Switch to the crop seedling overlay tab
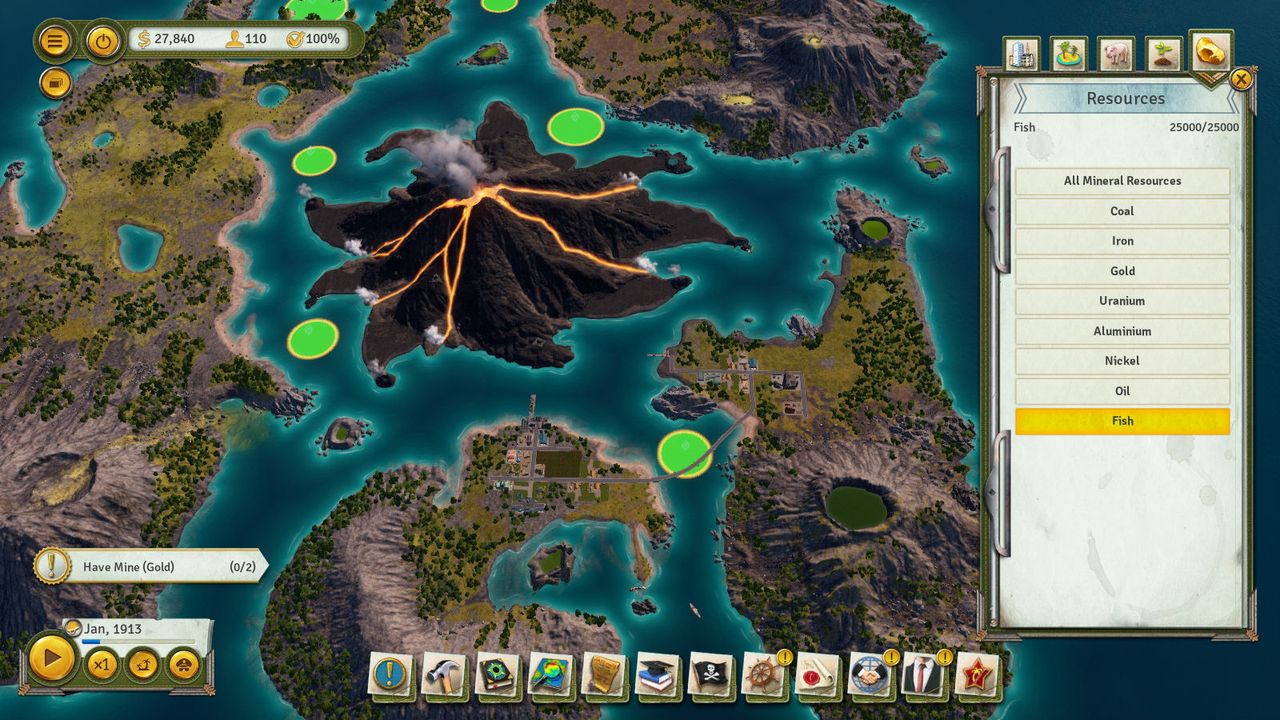The height and width of the screenshot is (720, 1280). [x=1163, y=54]
